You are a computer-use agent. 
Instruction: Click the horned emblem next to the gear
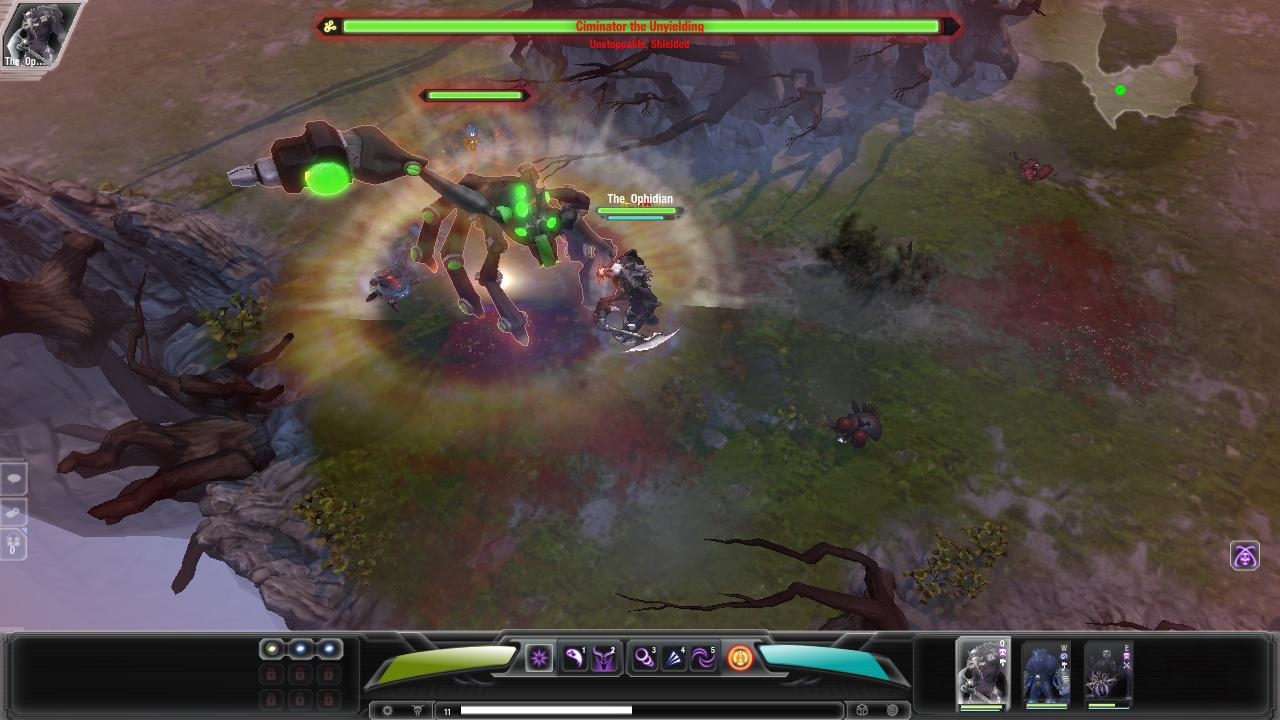click(x=417, y=711)
